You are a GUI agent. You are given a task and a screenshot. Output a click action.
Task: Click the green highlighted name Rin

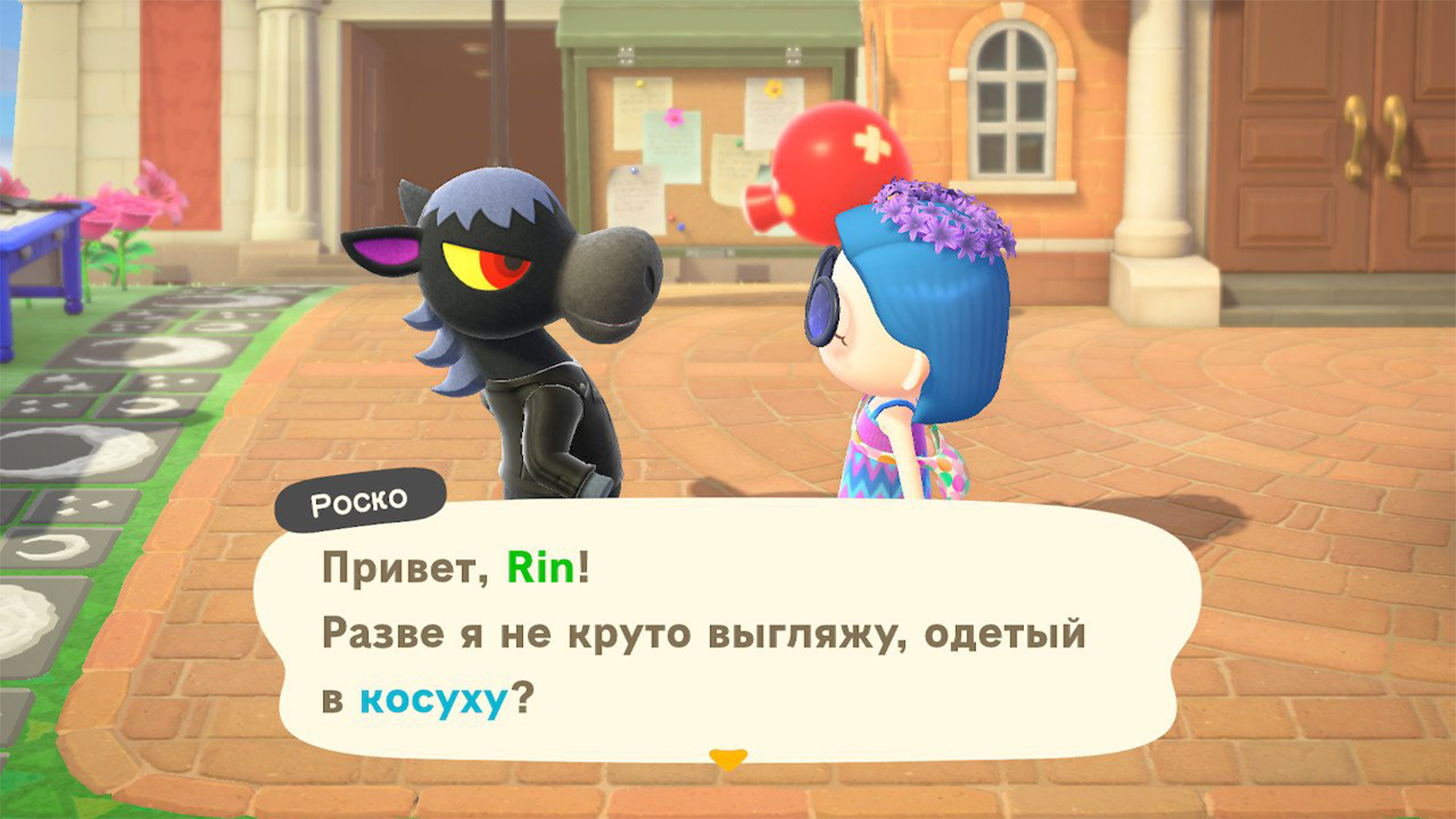pos(545,568)
